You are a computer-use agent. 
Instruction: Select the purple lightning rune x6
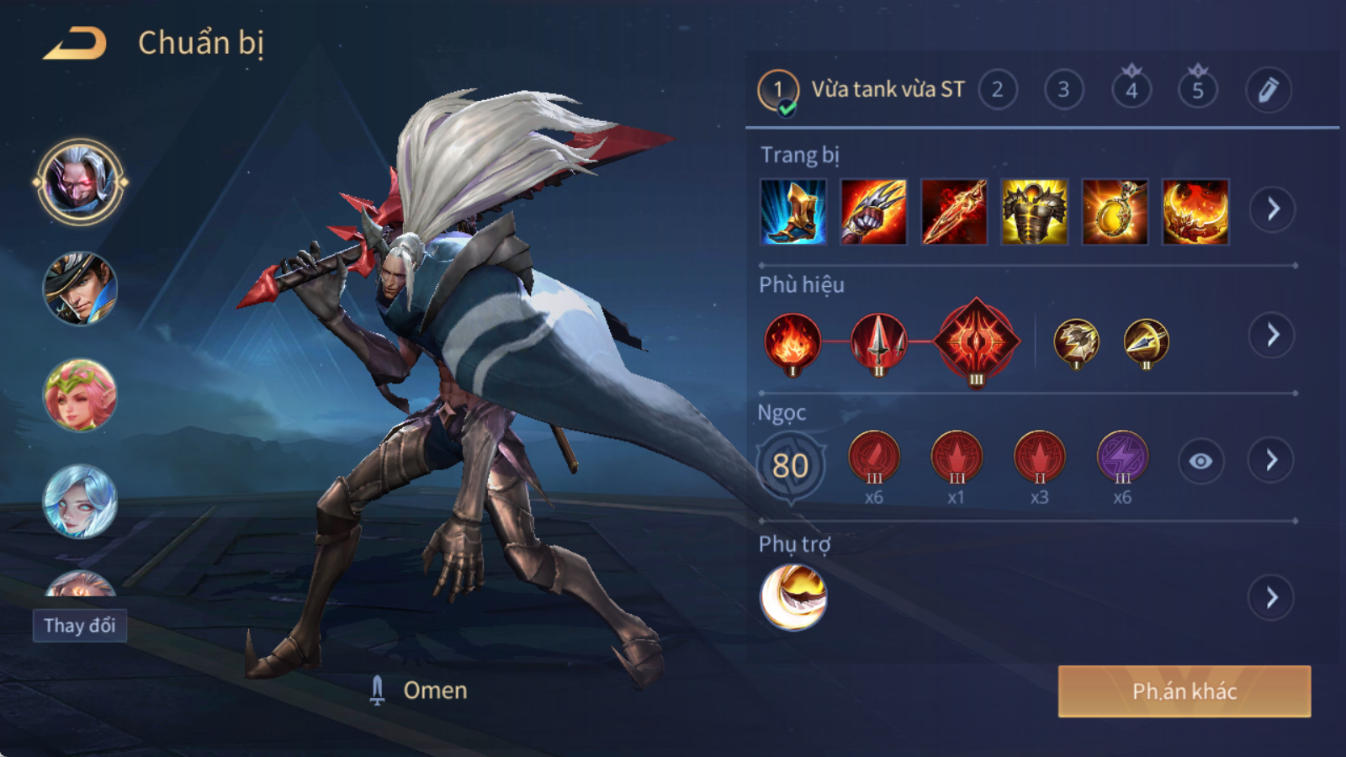point(1122,458)
